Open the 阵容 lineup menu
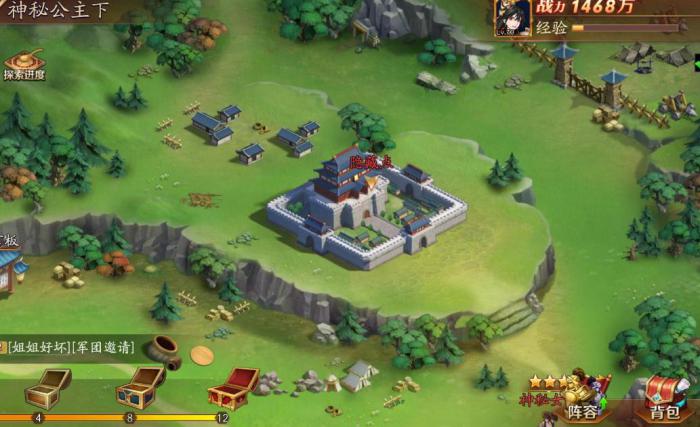Image resolution: width=700 pixels, height=427 pixels. (585, 398)
